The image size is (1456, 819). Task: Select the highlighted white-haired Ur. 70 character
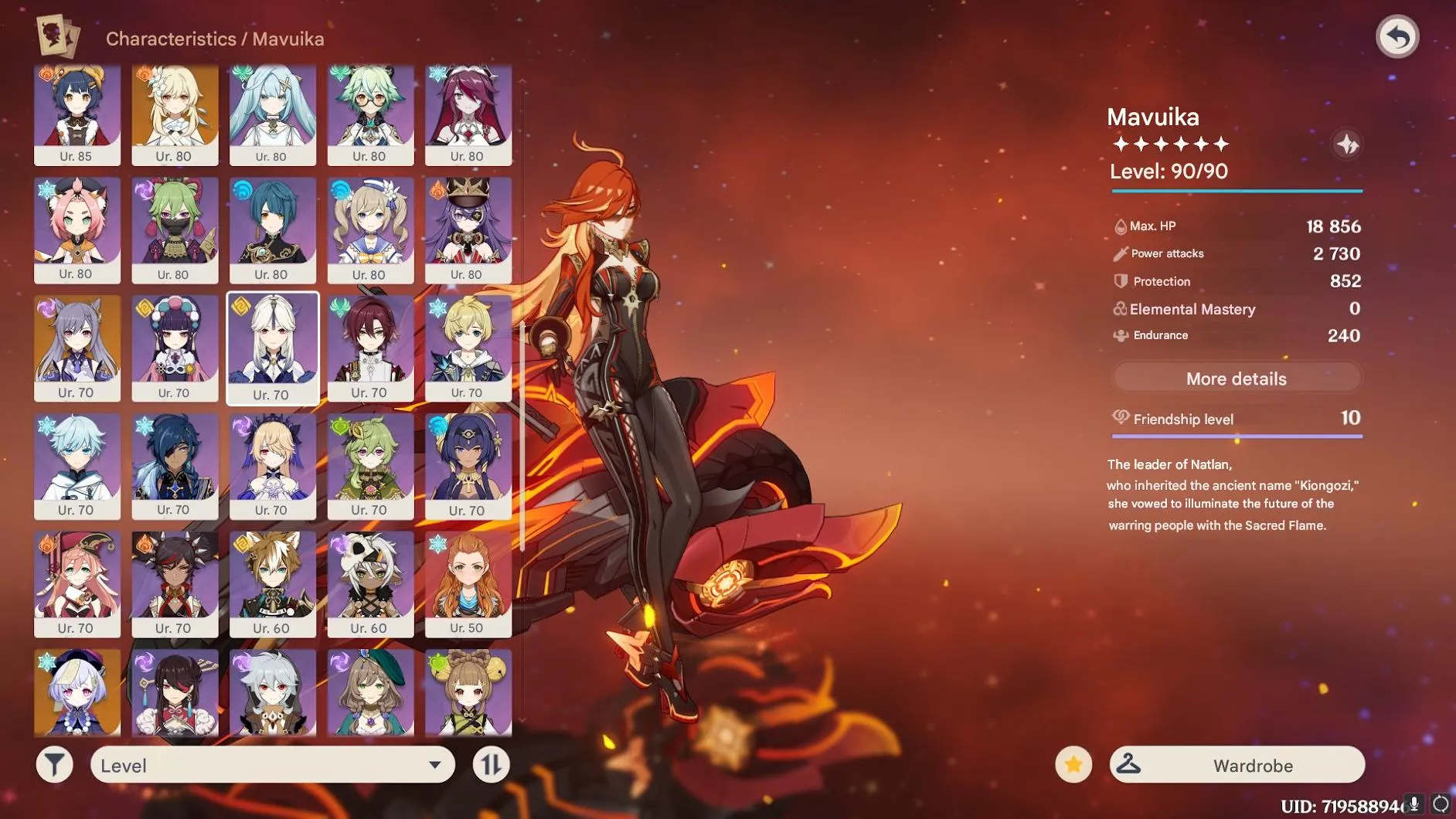tap(274, 348)
